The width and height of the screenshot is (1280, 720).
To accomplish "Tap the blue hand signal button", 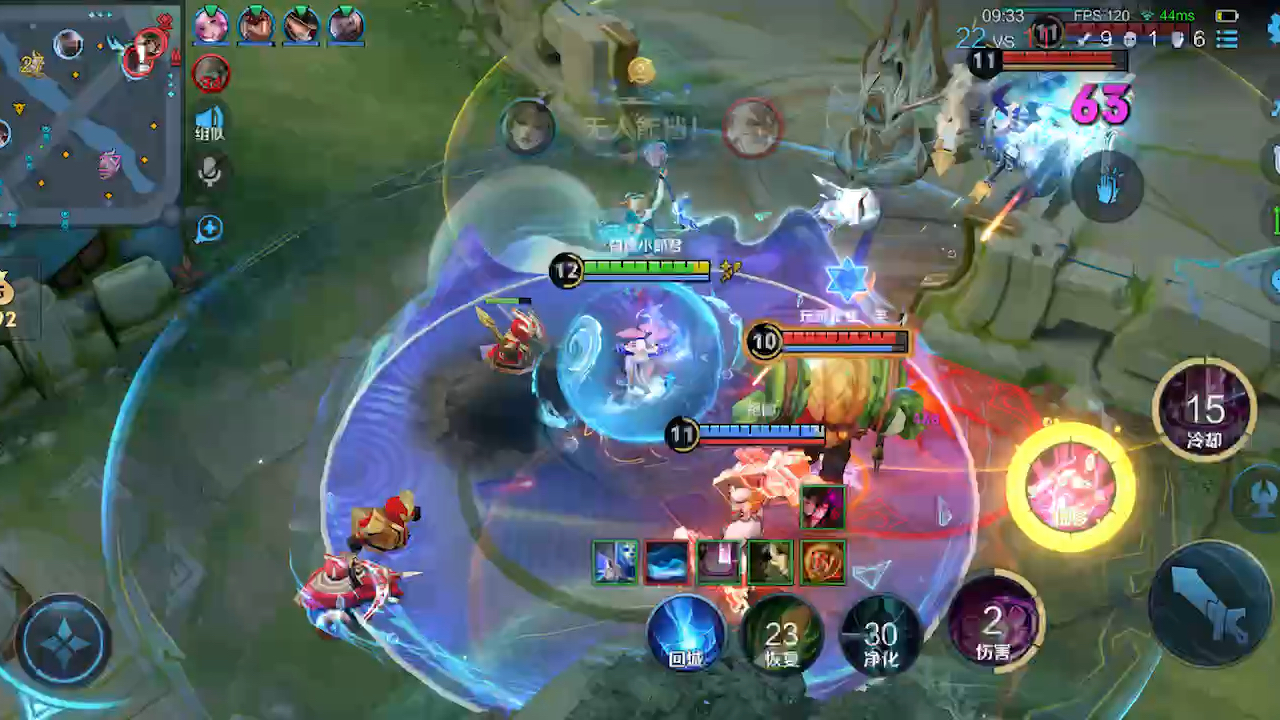I will 1107,186.
